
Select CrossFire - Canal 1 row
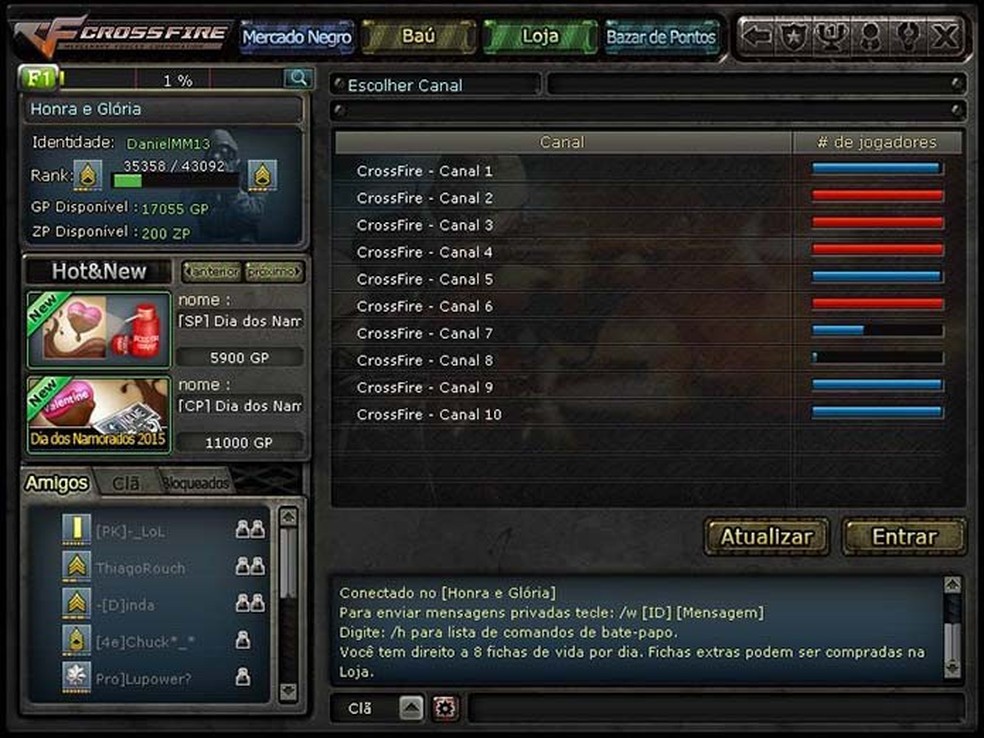tap(424, 171)
